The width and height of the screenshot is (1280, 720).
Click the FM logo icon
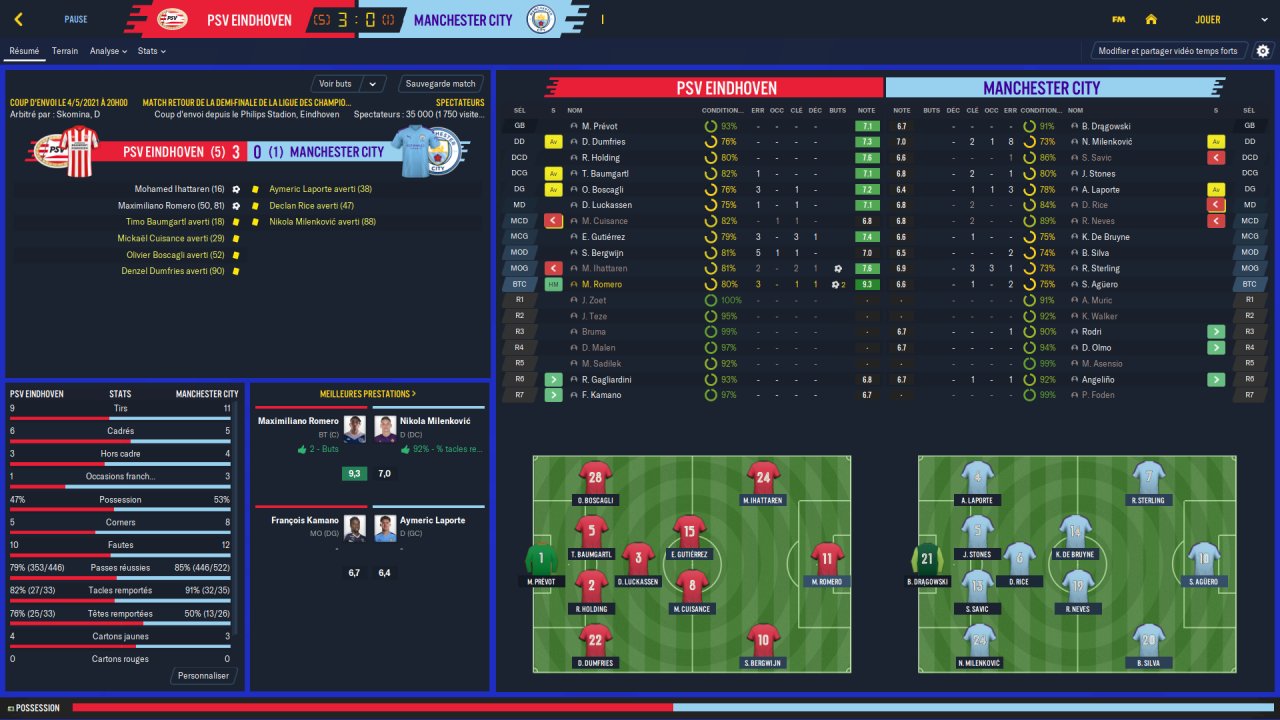[1118, 19]
